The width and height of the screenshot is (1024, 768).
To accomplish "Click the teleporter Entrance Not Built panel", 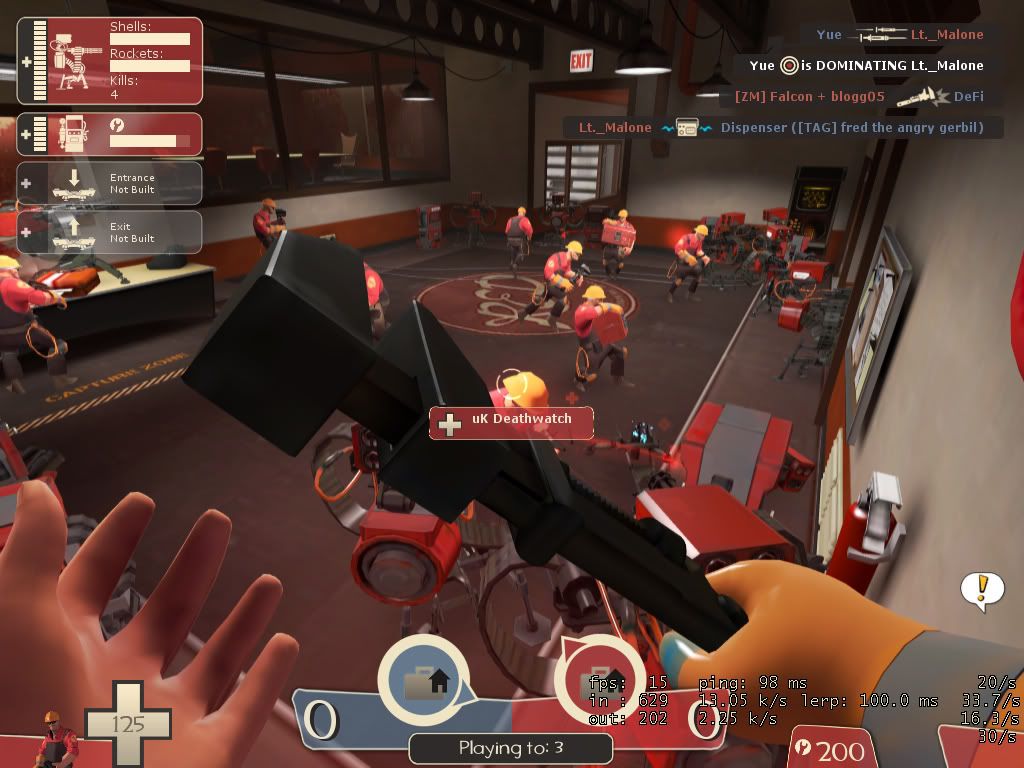I will click(x=110, y=183).
